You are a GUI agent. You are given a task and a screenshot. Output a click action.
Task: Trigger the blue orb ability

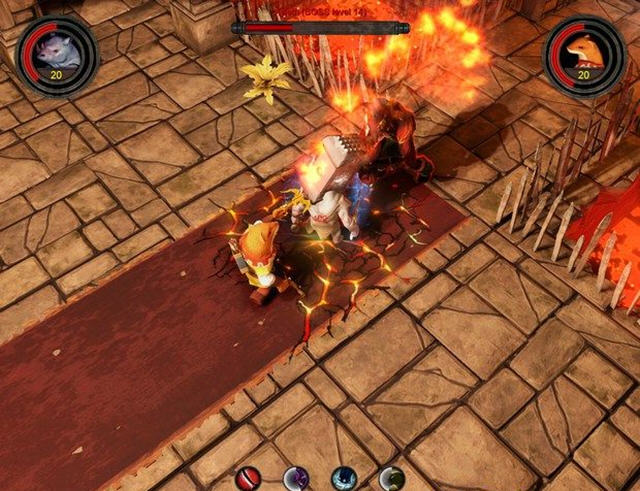[344, 479]
